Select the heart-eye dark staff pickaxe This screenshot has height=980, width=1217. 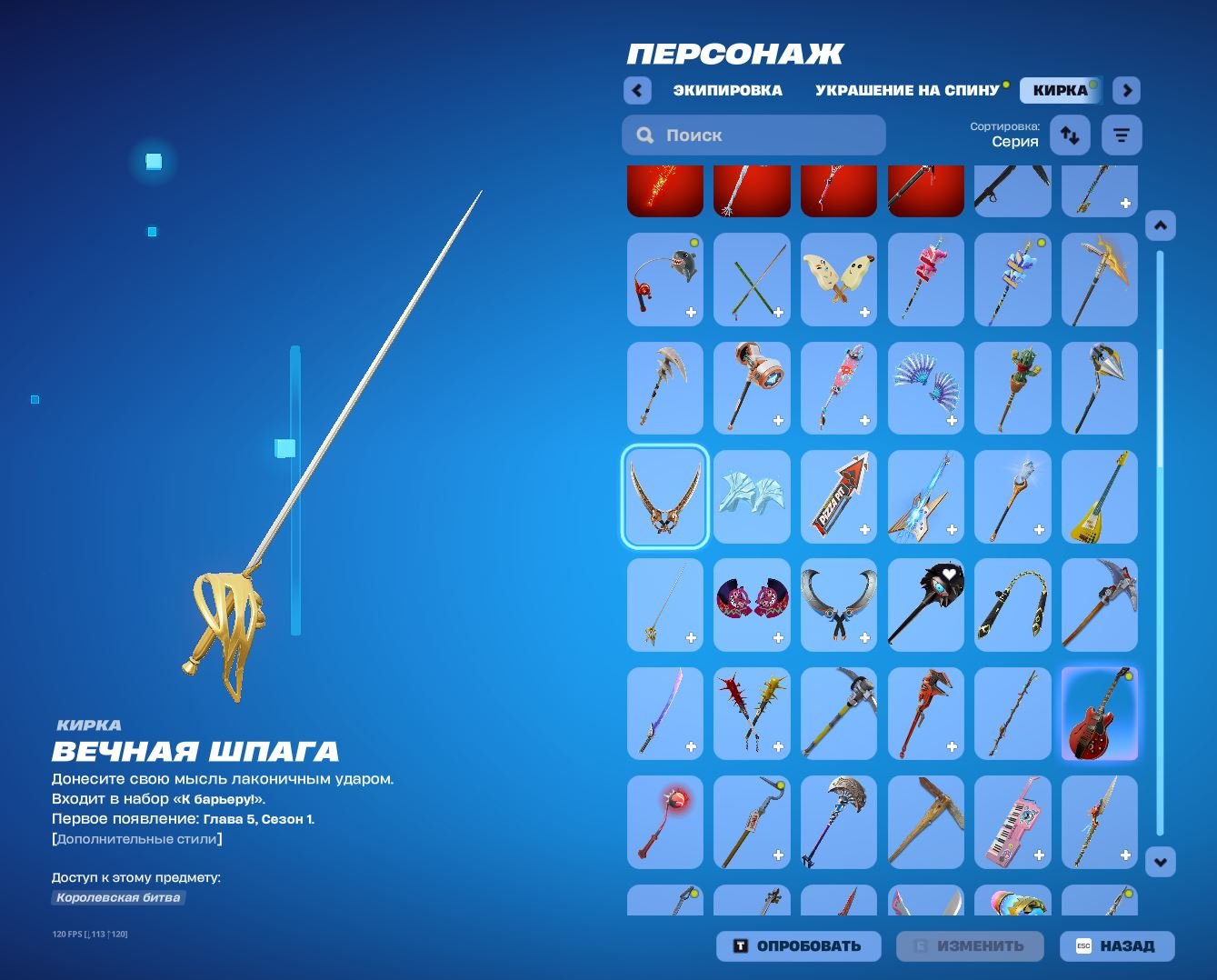pos(925,605)
